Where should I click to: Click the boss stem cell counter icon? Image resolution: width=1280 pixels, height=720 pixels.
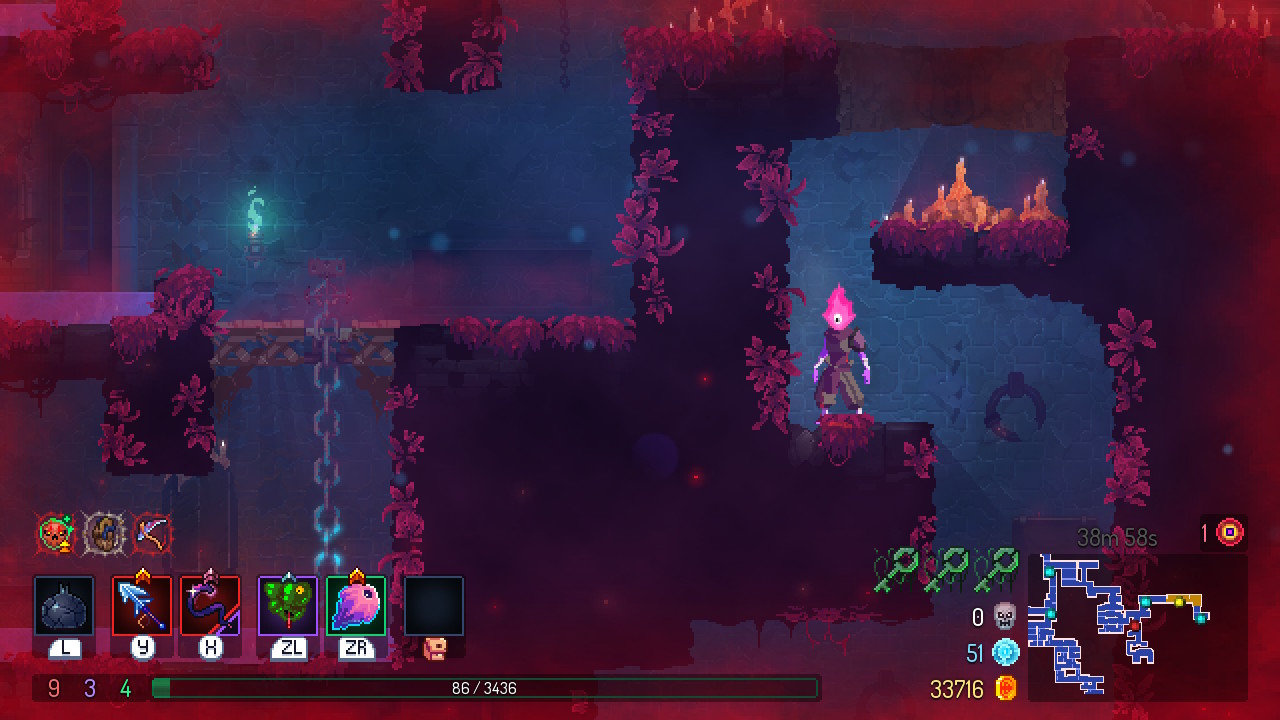click(x=1231, y=533)
